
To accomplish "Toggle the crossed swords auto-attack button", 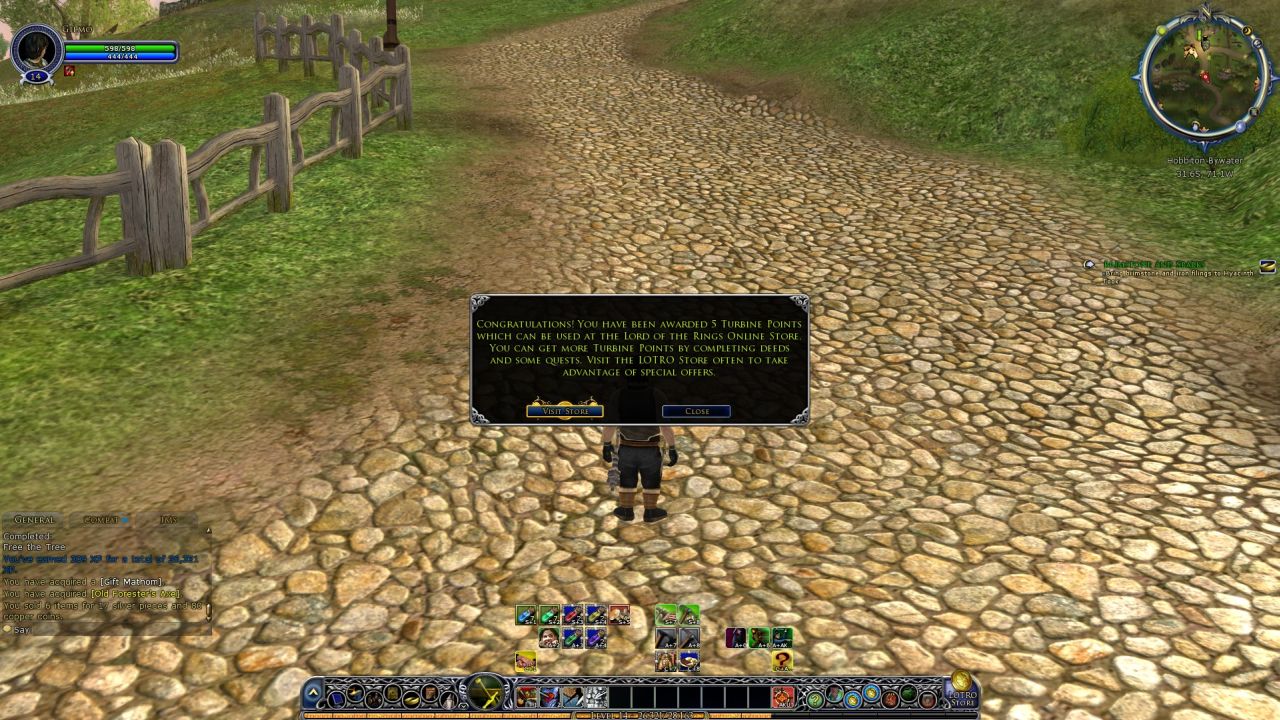I will 486,692.
